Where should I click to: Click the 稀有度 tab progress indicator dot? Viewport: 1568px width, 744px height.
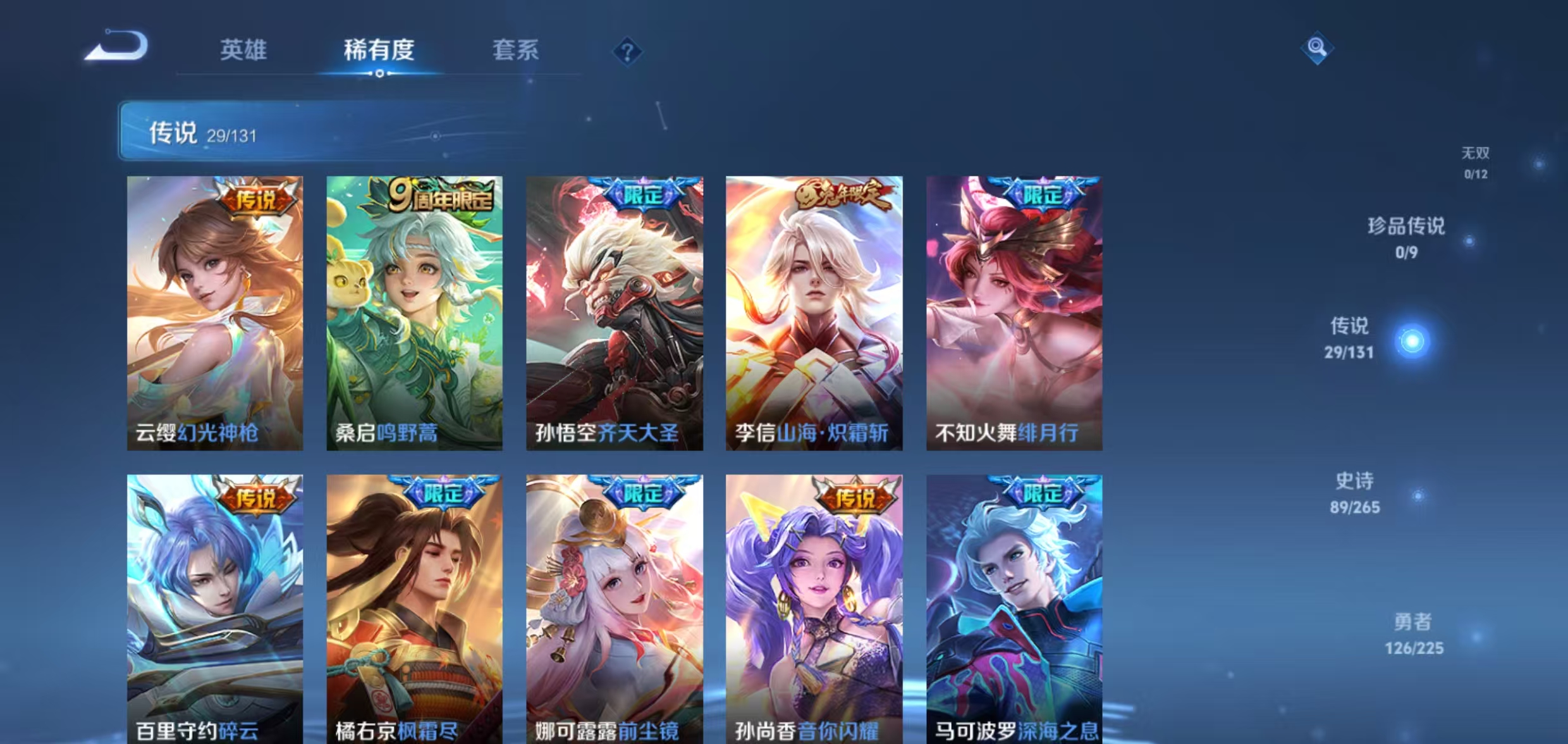click(379, 73)
